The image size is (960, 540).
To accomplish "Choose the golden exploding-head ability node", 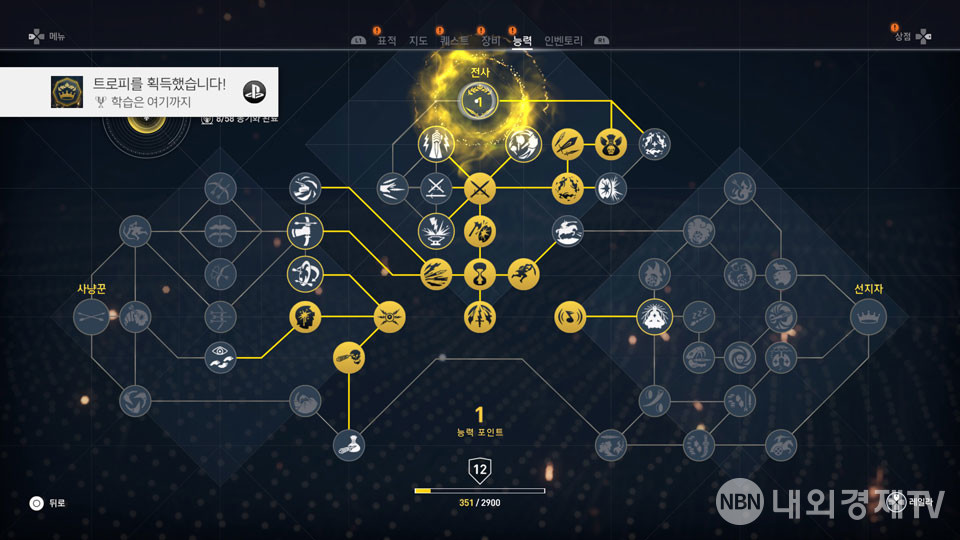I will pyautogui.click(x=305, y=317).
